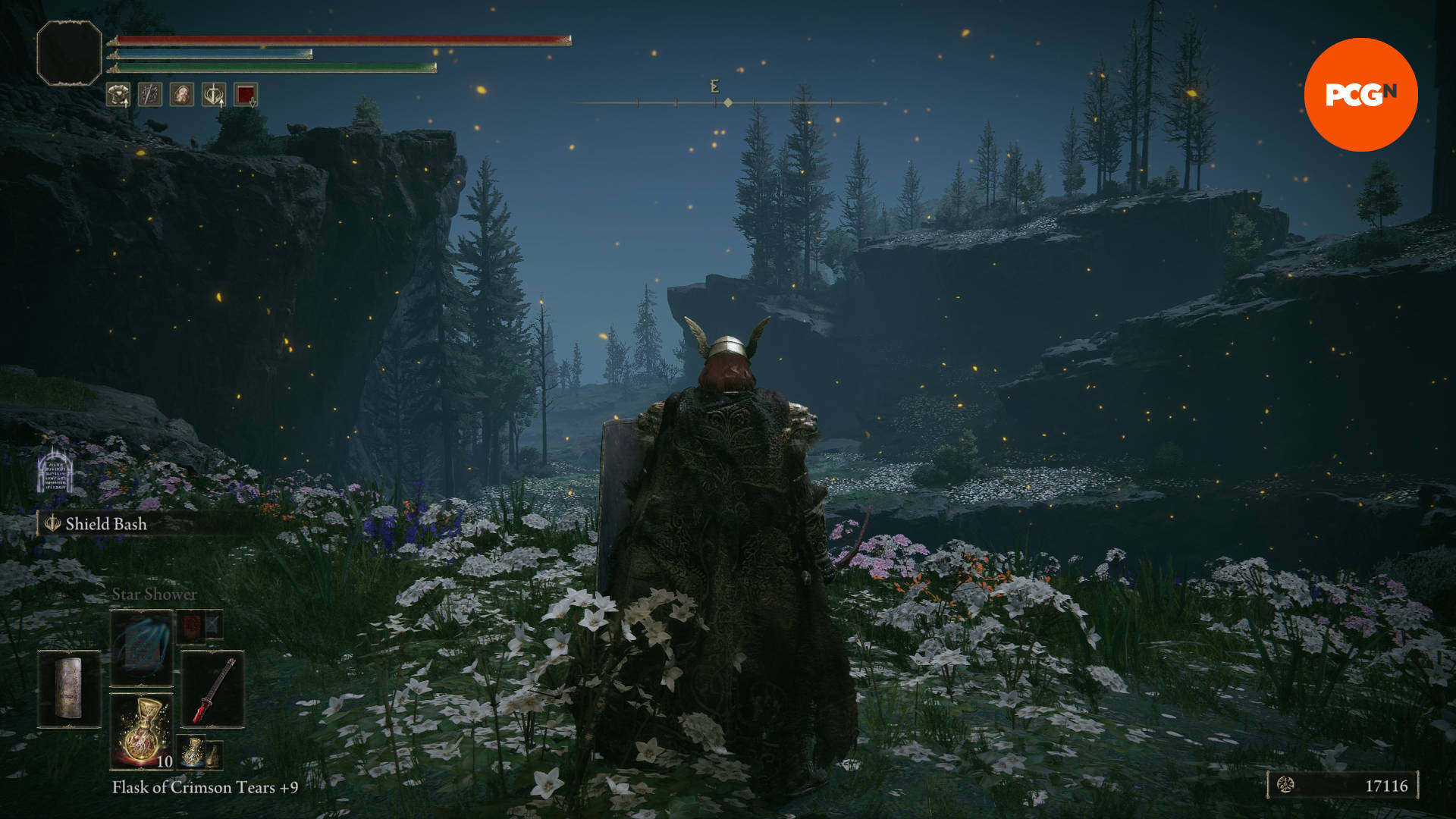1456x819 pixels.
Task: Use the Flask of Crimson Tears slot
Action: click(142, 731)
